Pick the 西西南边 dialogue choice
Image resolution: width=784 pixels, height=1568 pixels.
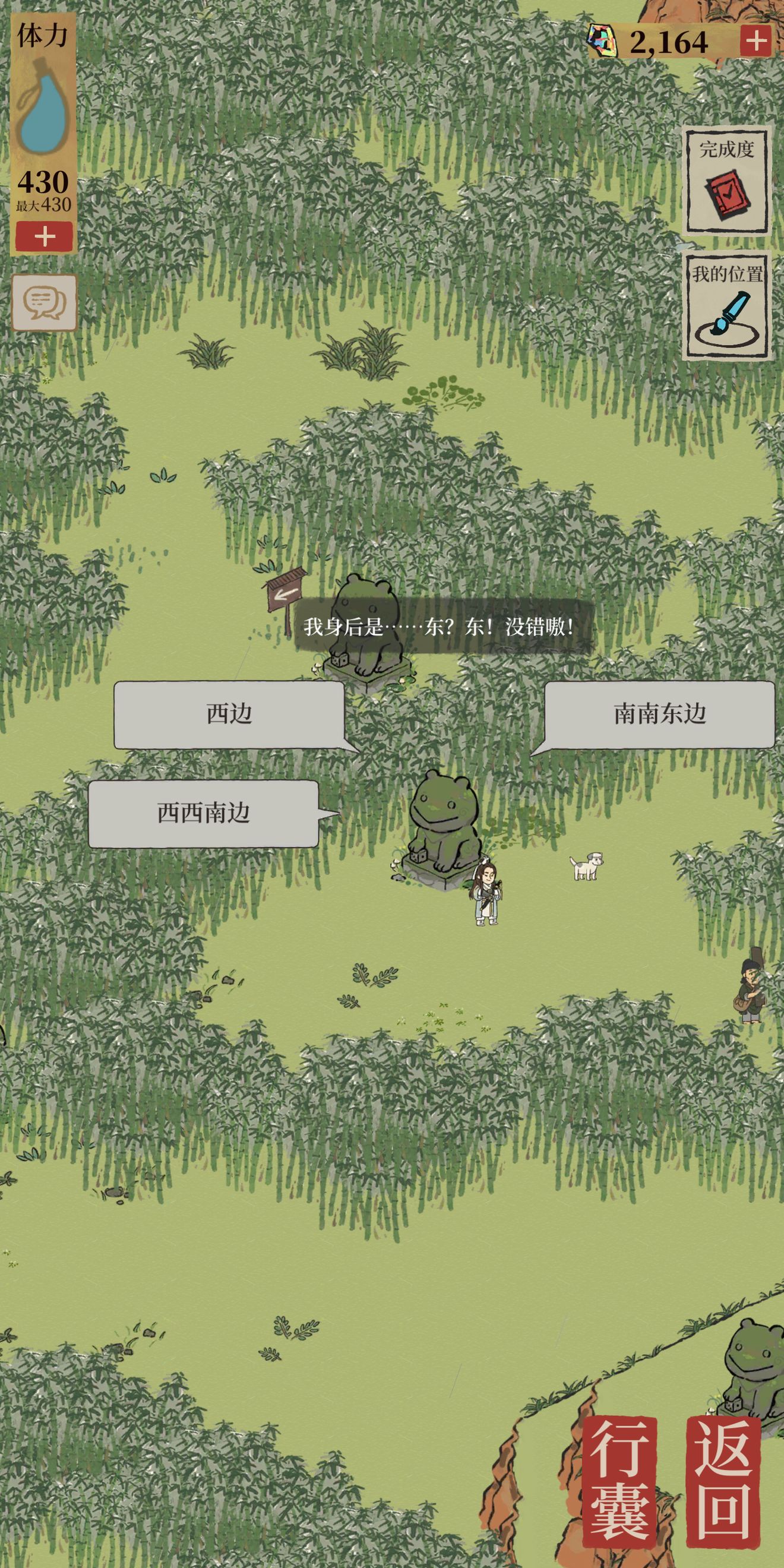[203, 814]
